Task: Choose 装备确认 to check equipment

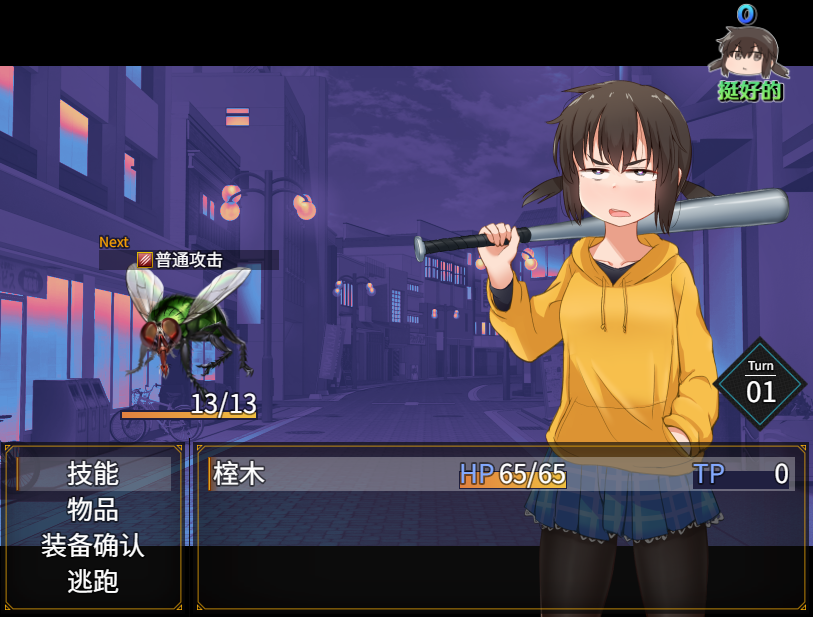Action: click(93, 546)
